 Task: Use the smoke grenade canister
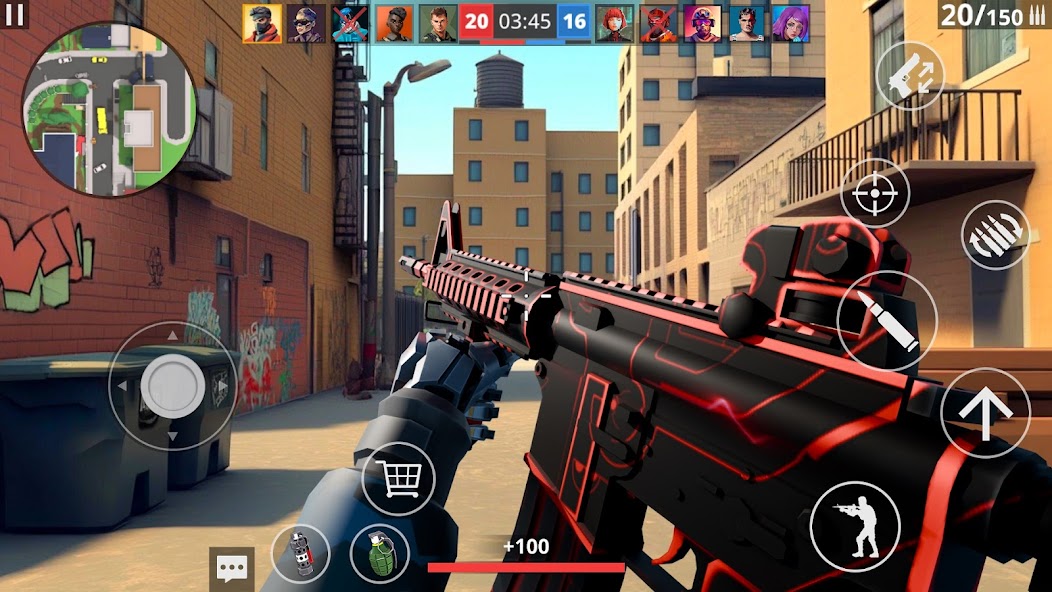[x=300, y=554]
